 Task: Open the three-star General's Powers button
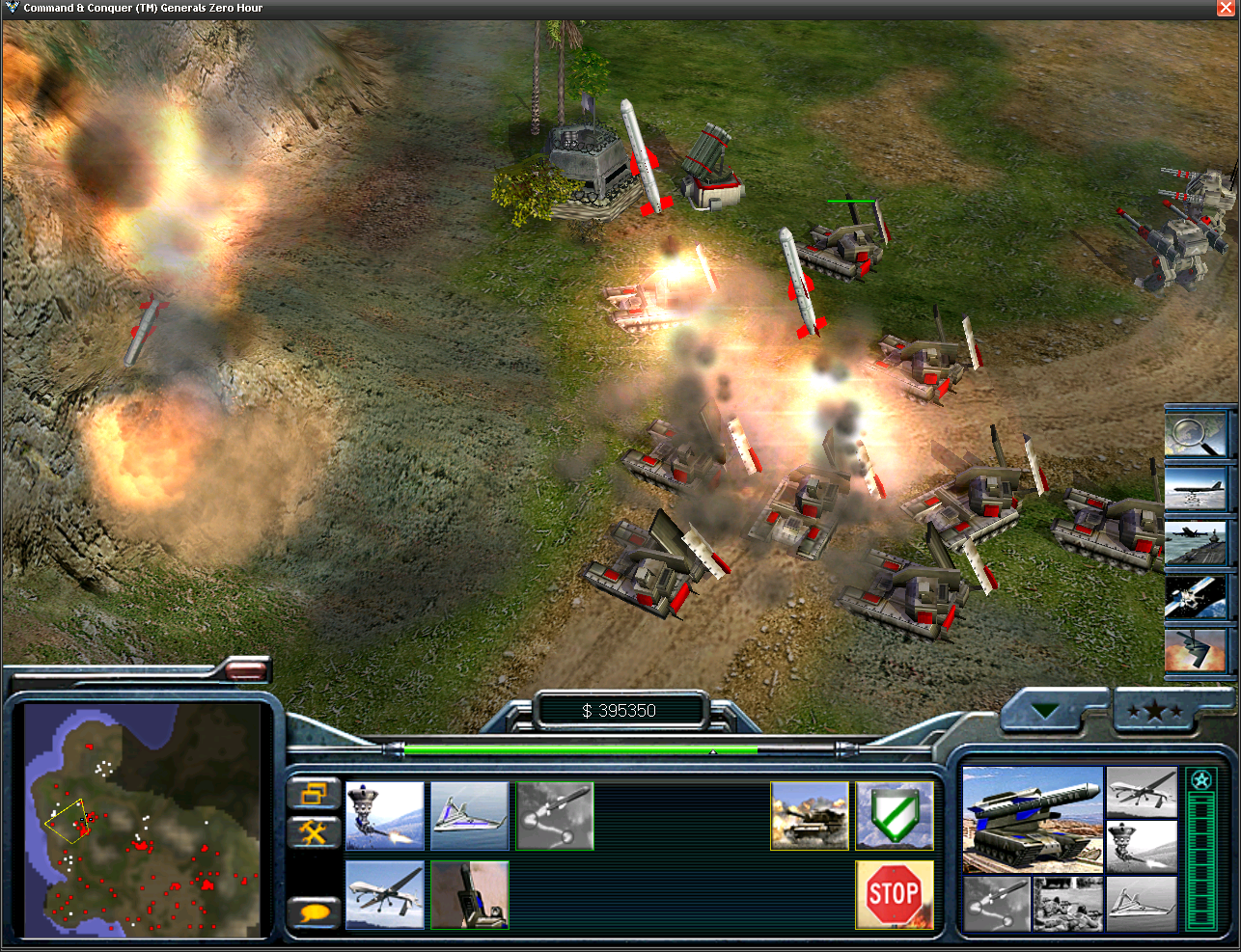click(x=1155, y=712)
